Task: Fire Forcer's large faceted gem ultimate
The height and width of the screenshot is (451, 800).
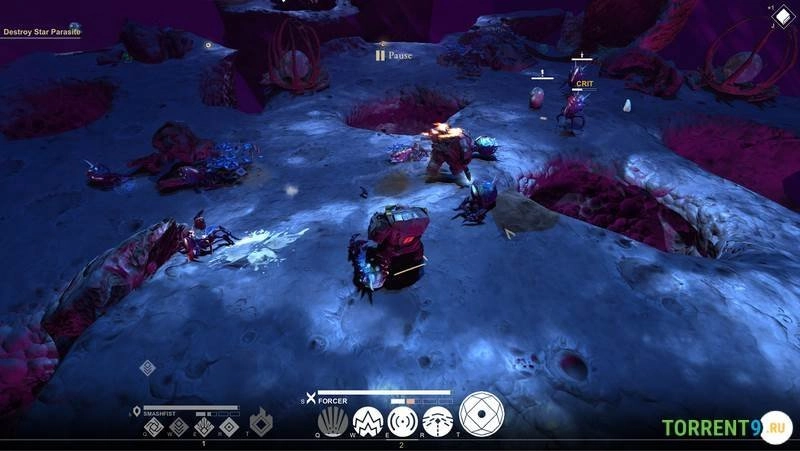Action: click(x=481, y=414)
